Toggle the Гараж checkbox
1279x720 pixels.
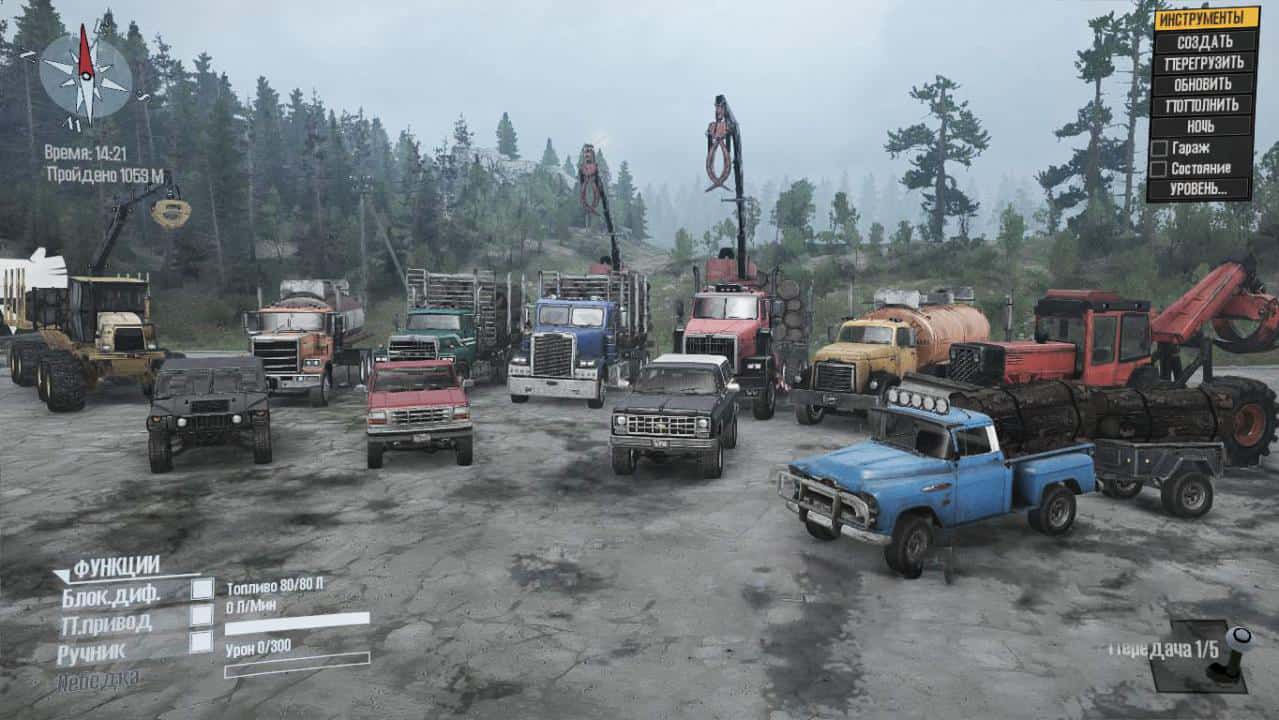click(x=1159, y=148)
